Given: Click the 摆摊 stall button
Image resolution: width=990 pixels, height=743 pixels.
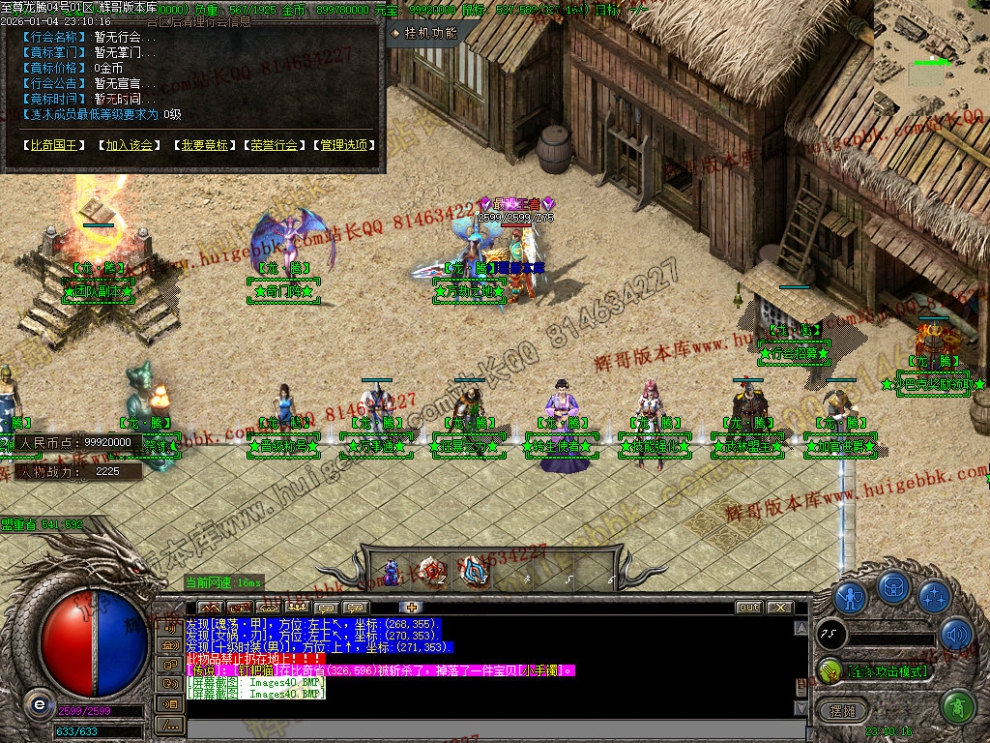Looking at the screenshot, I should pyautogui.click(x=843, y=710).
